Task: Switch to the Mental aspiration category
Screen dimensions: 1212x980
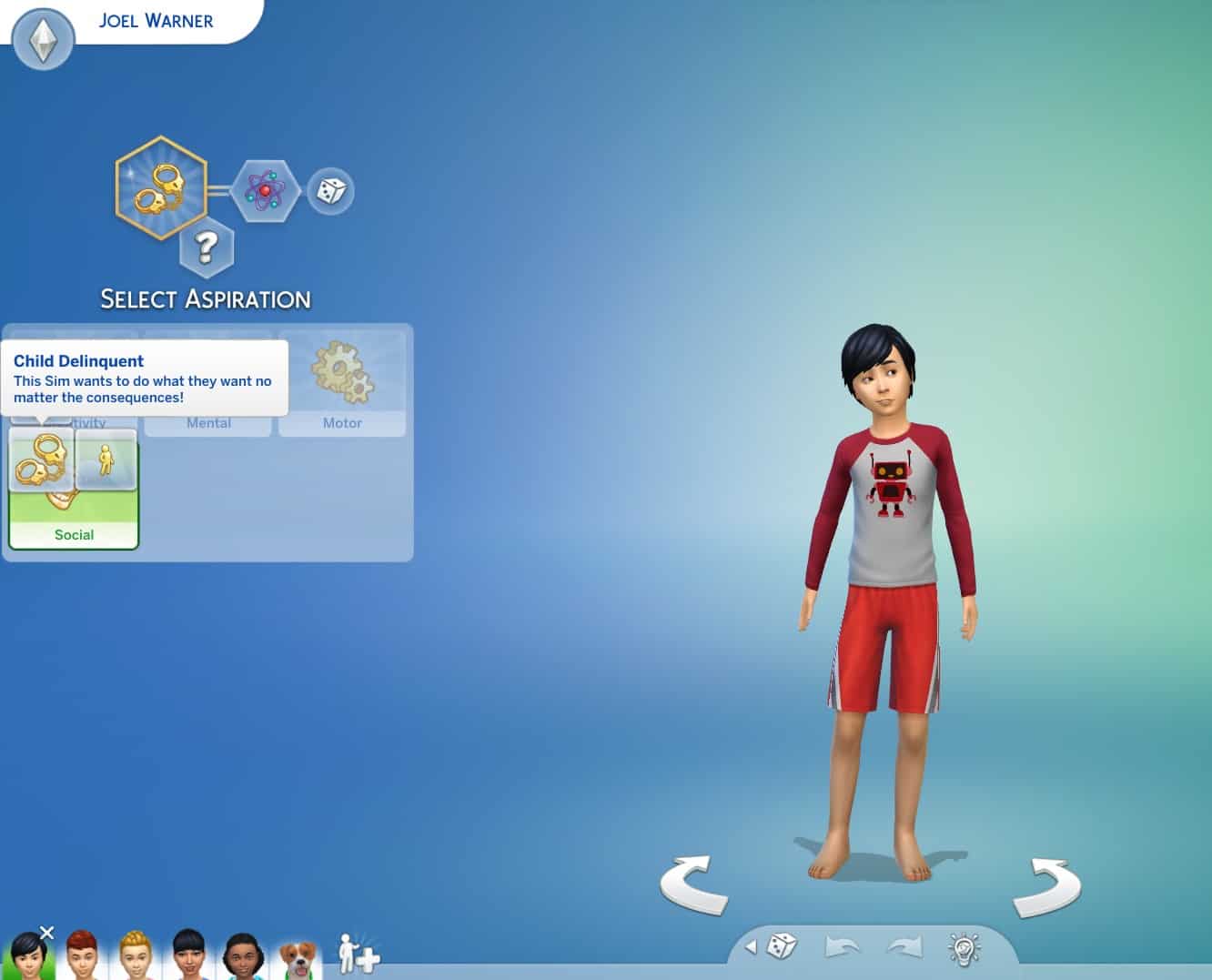Action: (208, 422)
